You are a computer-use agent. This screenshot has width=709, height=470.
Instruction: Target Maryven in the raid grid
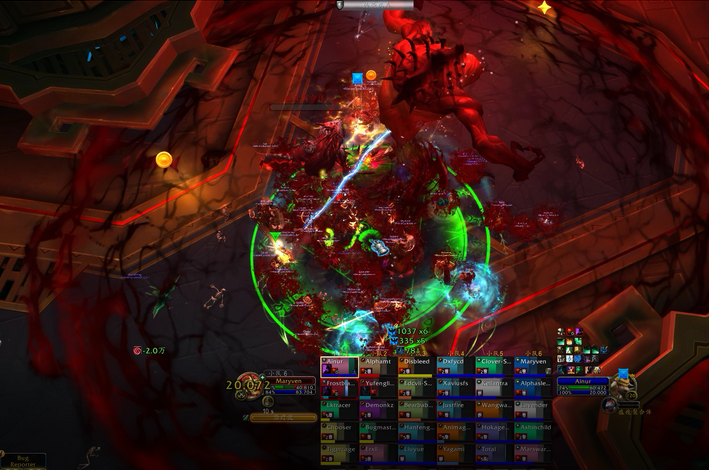[533, 367]
